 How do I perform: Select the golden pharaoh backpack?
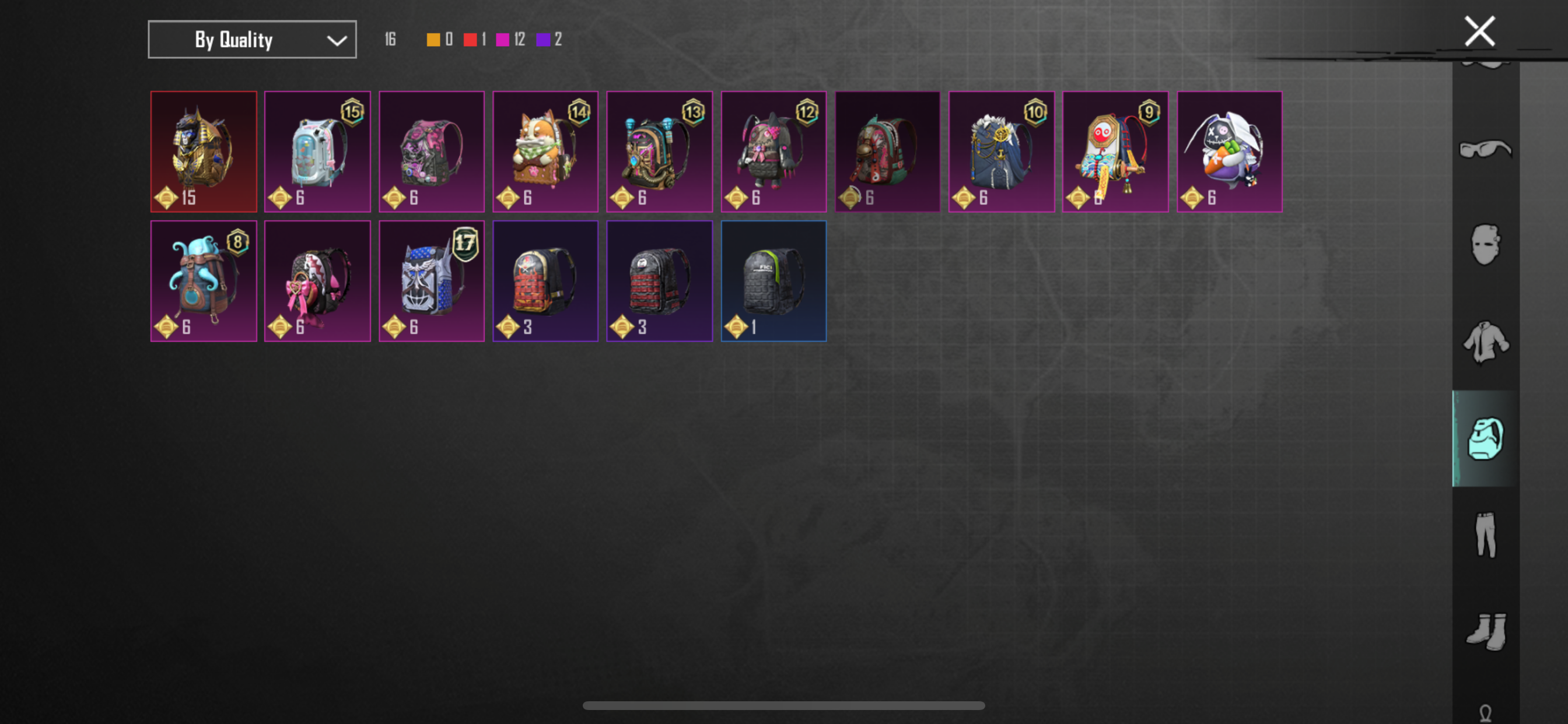[204, 152]
